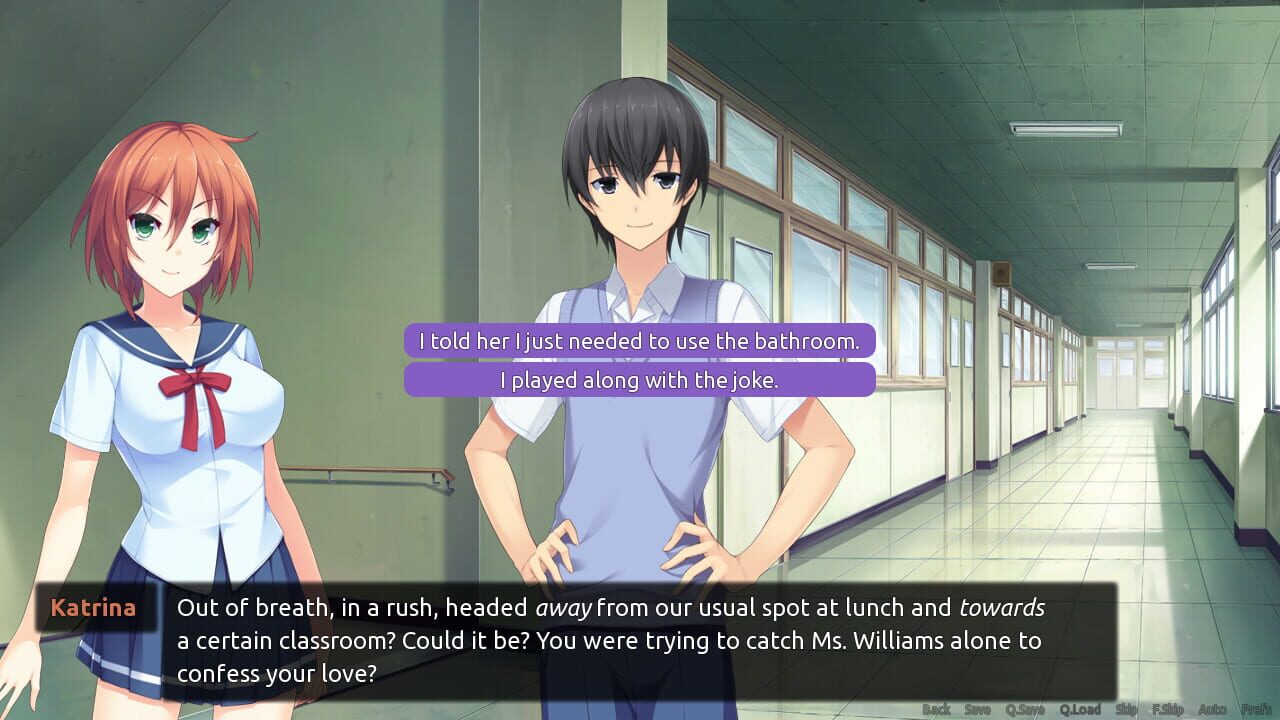Click Katrina's orange name plate
The height and width of the screenshot is (720, 1280).
tap(94, 607)
